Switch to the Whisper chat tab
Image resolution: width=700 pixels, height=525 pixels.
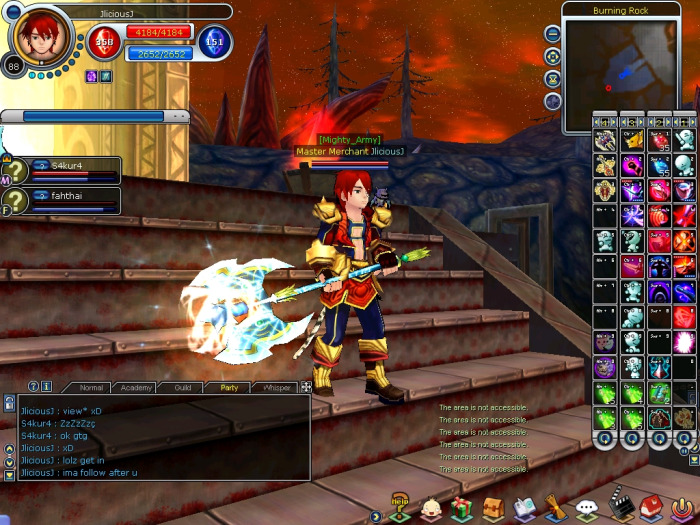point(276,387)
